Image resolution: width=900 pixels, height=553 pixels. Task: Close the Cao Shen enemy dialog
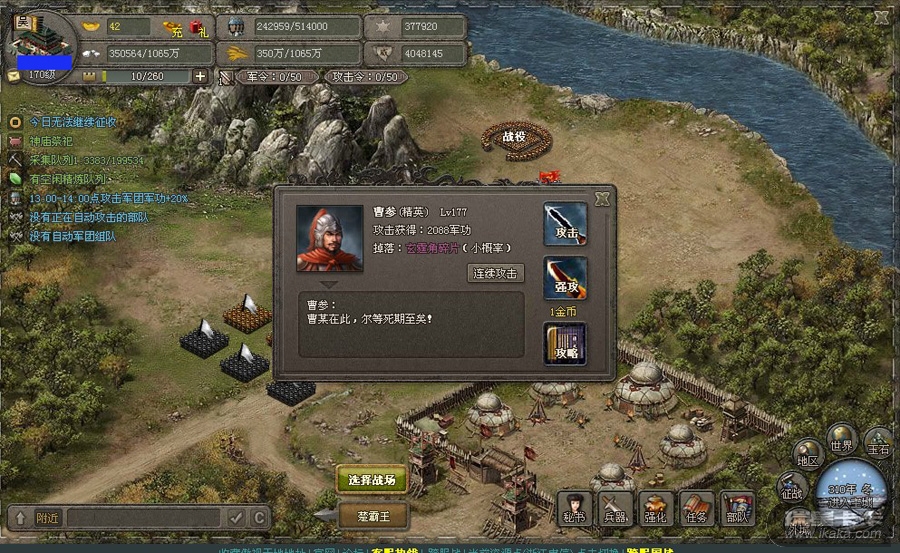(x=601, y=199)
